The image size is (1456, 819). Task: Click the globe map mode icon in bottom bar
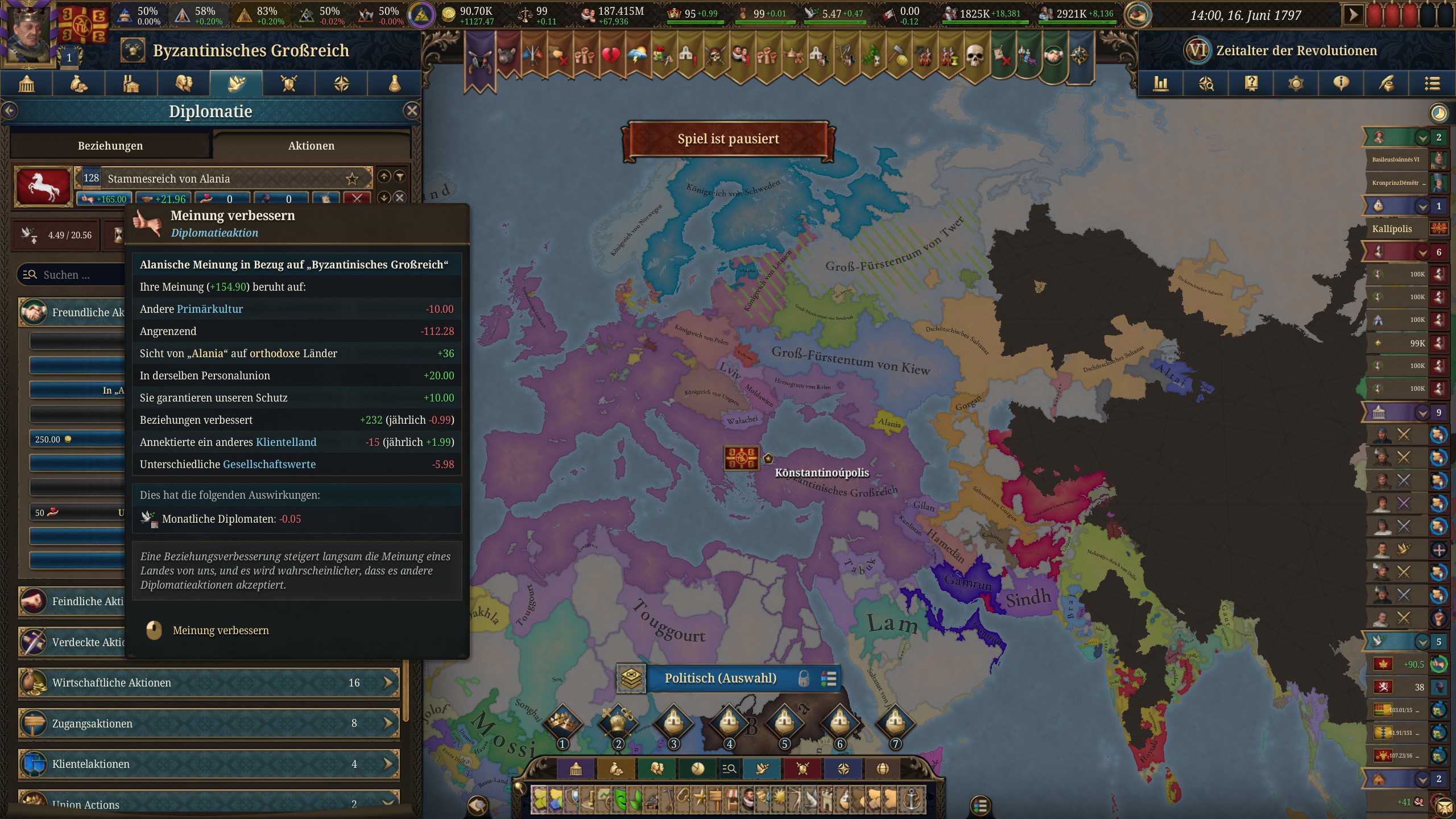881,768
